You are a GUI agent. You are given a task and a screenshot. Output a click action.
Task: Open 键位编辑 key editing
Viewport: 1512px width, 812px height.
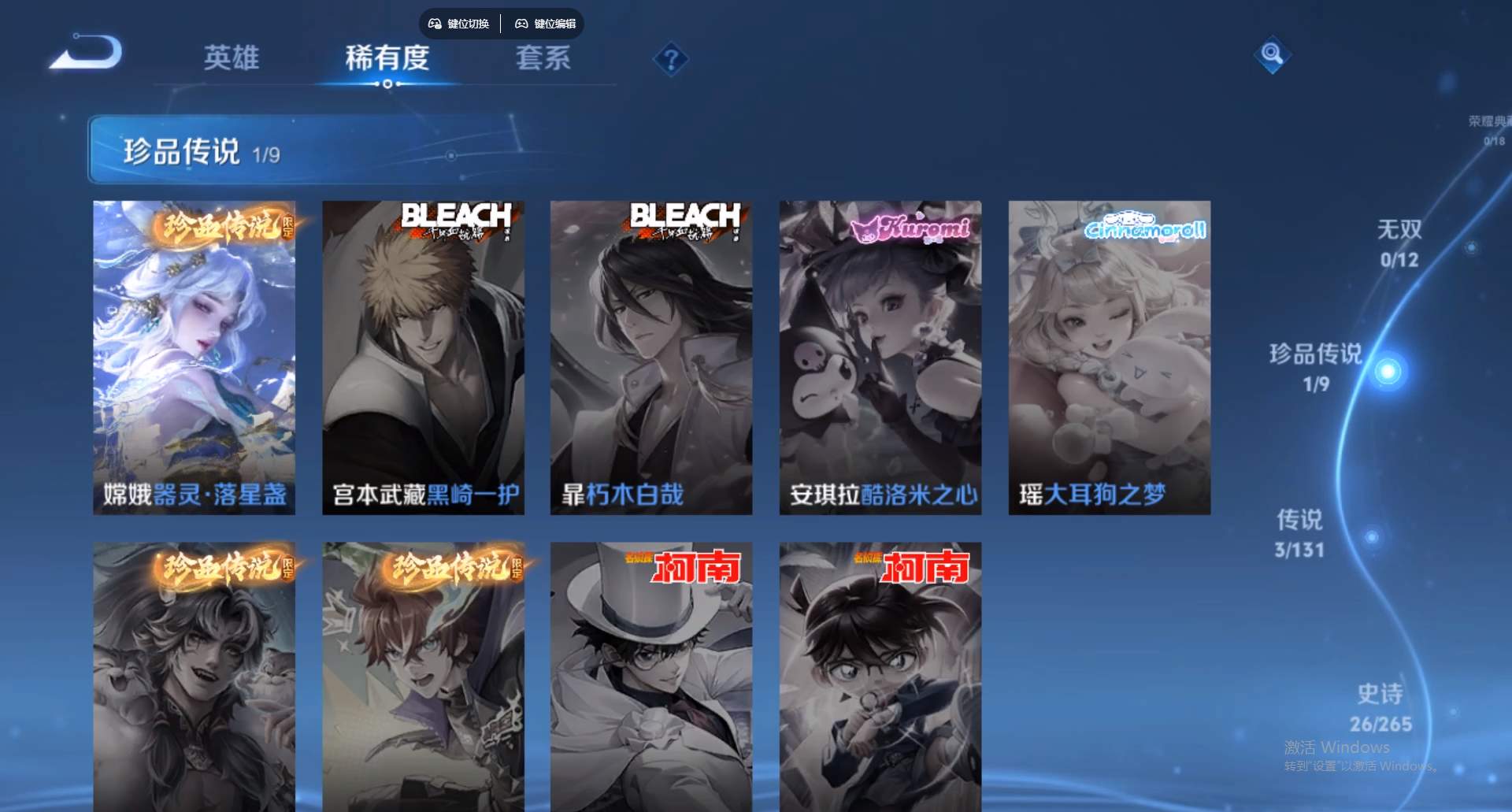554,24
